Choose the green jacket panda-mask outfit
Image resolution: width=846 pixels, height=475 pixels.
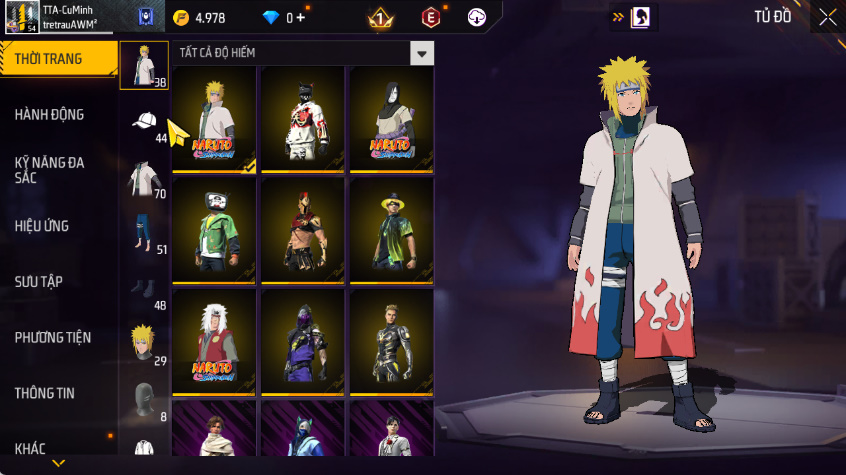click(x=214, y=231)
